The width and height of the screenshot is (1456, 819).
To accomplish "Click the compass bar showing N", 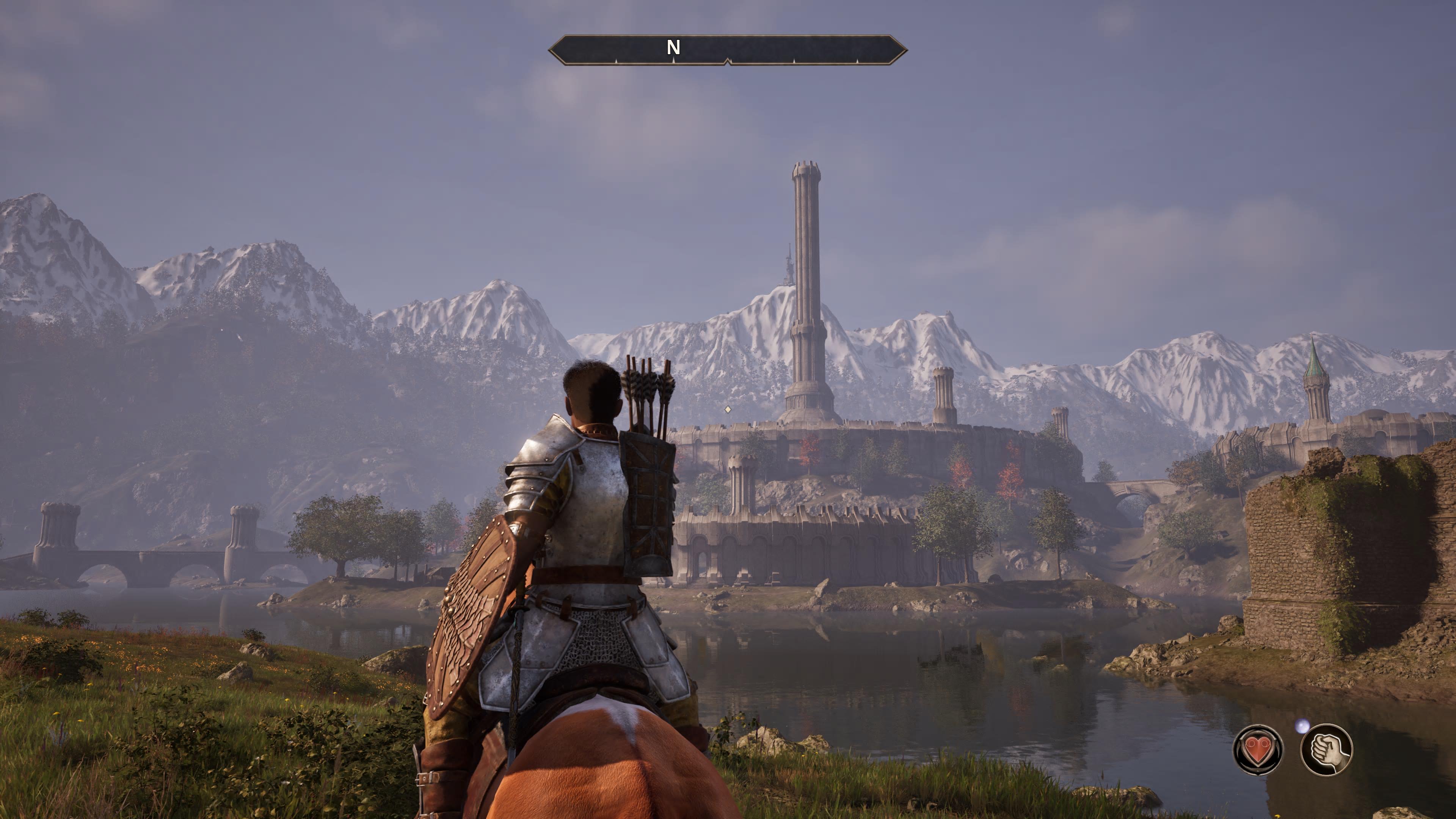I will (728, 50).
